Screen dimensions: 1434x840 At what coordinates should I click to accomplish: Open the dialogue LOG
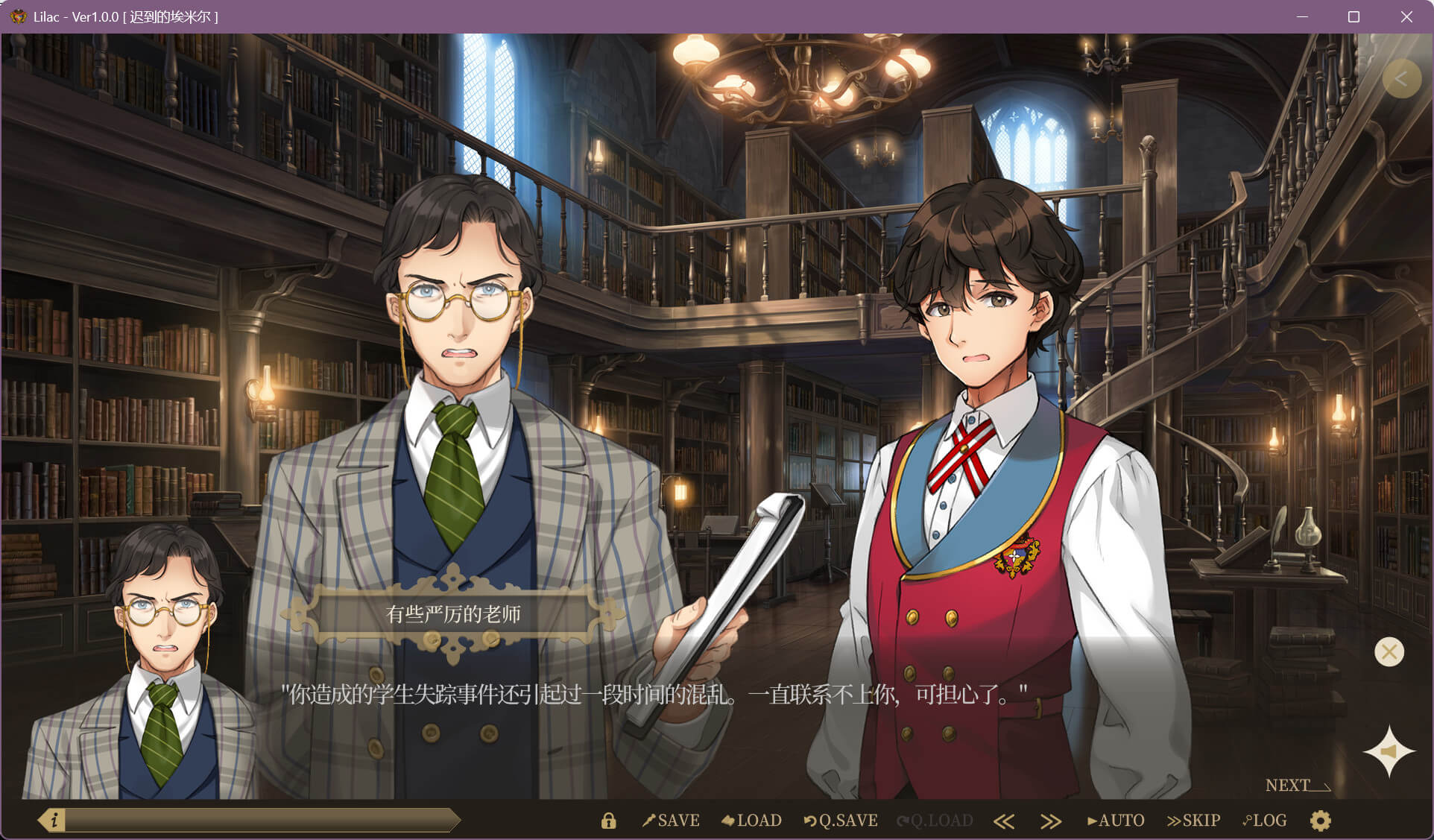tap(1265, 821)
